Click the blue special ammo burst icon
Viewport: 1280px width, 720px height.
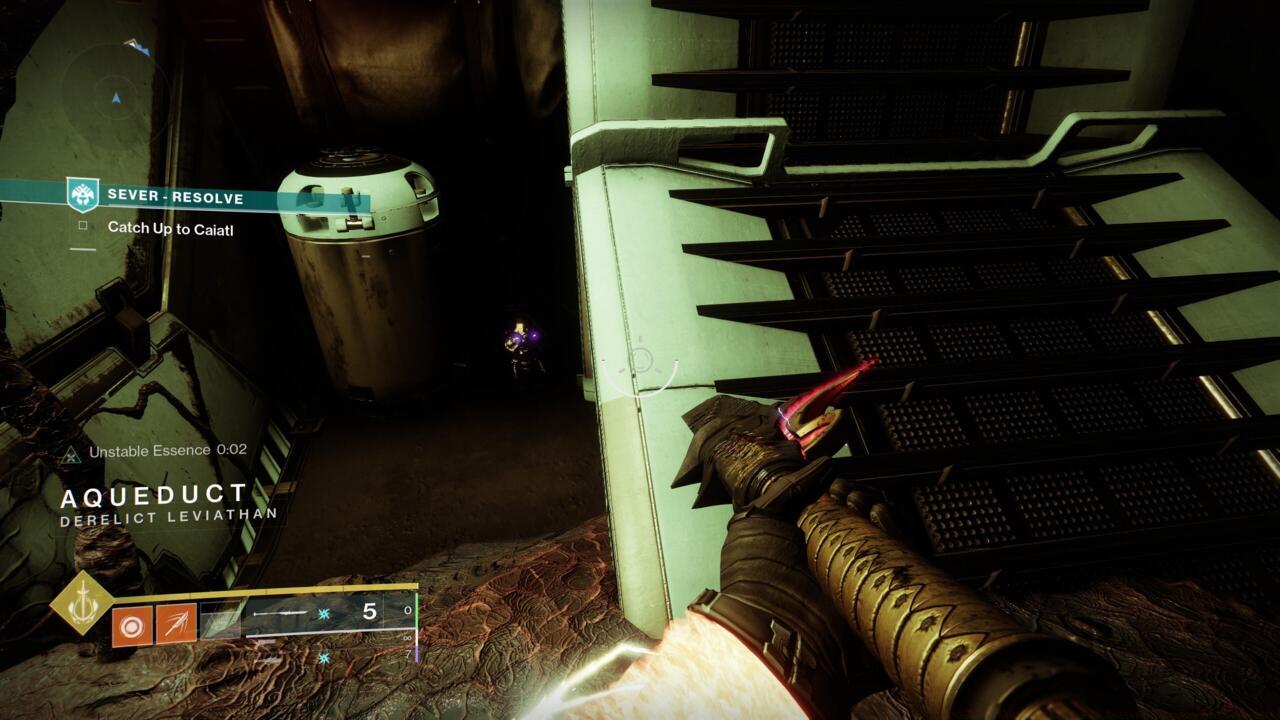pyautogui.click(x=323, y=615)
